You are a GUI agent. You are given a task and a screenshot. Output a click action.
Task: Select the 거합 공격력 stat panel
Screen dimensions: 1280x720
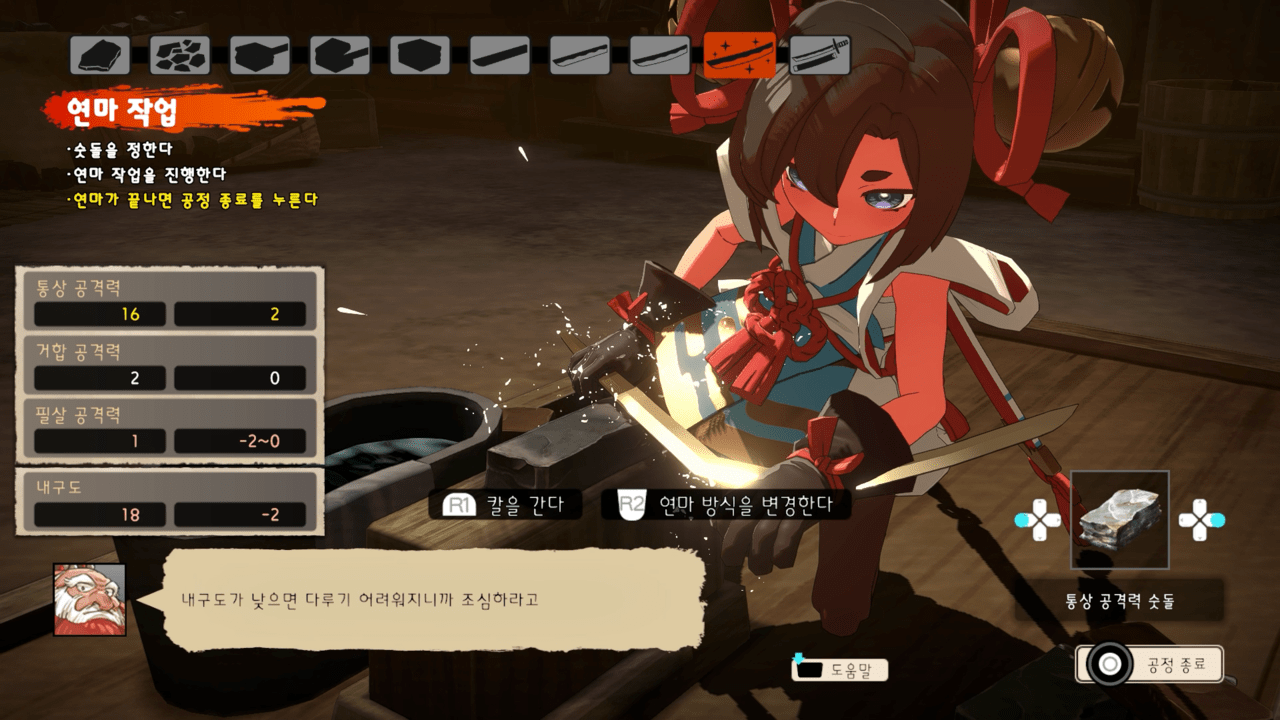tap(170, 365)
